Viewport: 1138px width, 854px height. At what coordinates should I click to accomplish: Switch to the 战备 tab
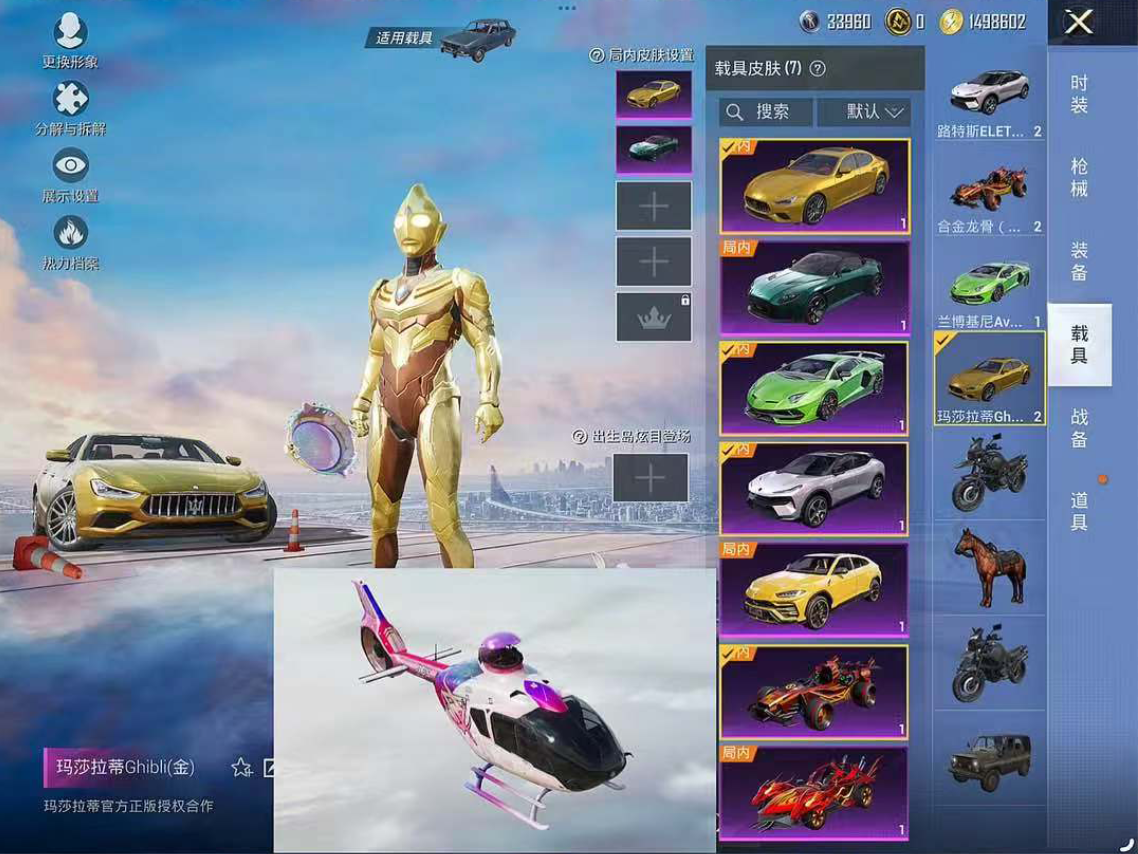coord(1079,428)
